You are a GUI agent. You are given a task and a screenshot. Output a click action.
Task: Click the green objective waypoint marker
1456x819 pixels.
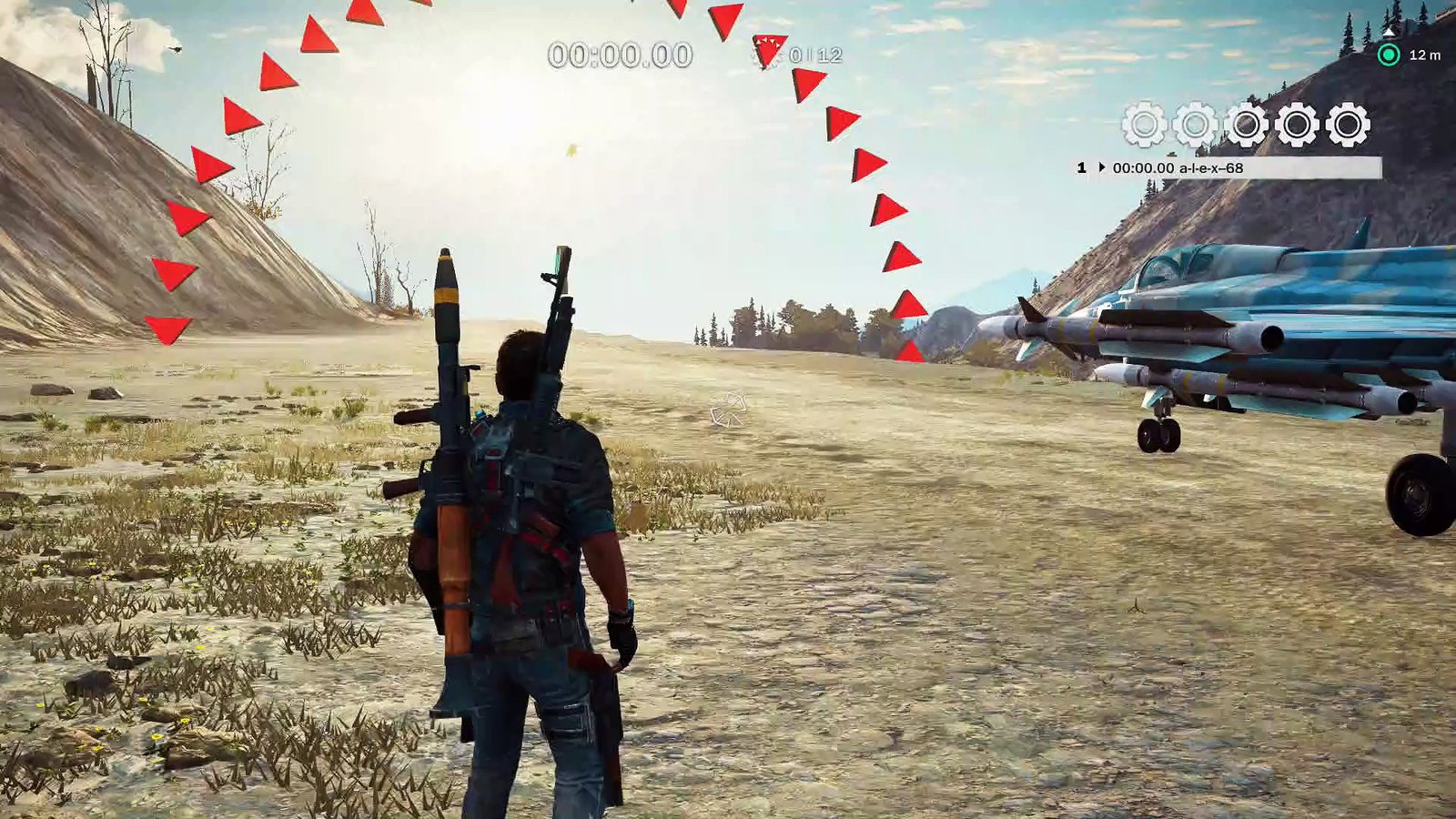point(1389,56)
